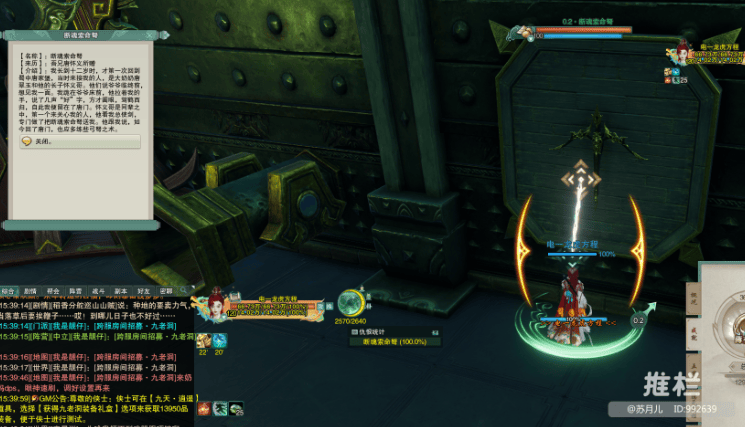Screen dimensions: 745x427
Task: Show the 战斗 chat tab
Action: [98, 292]
